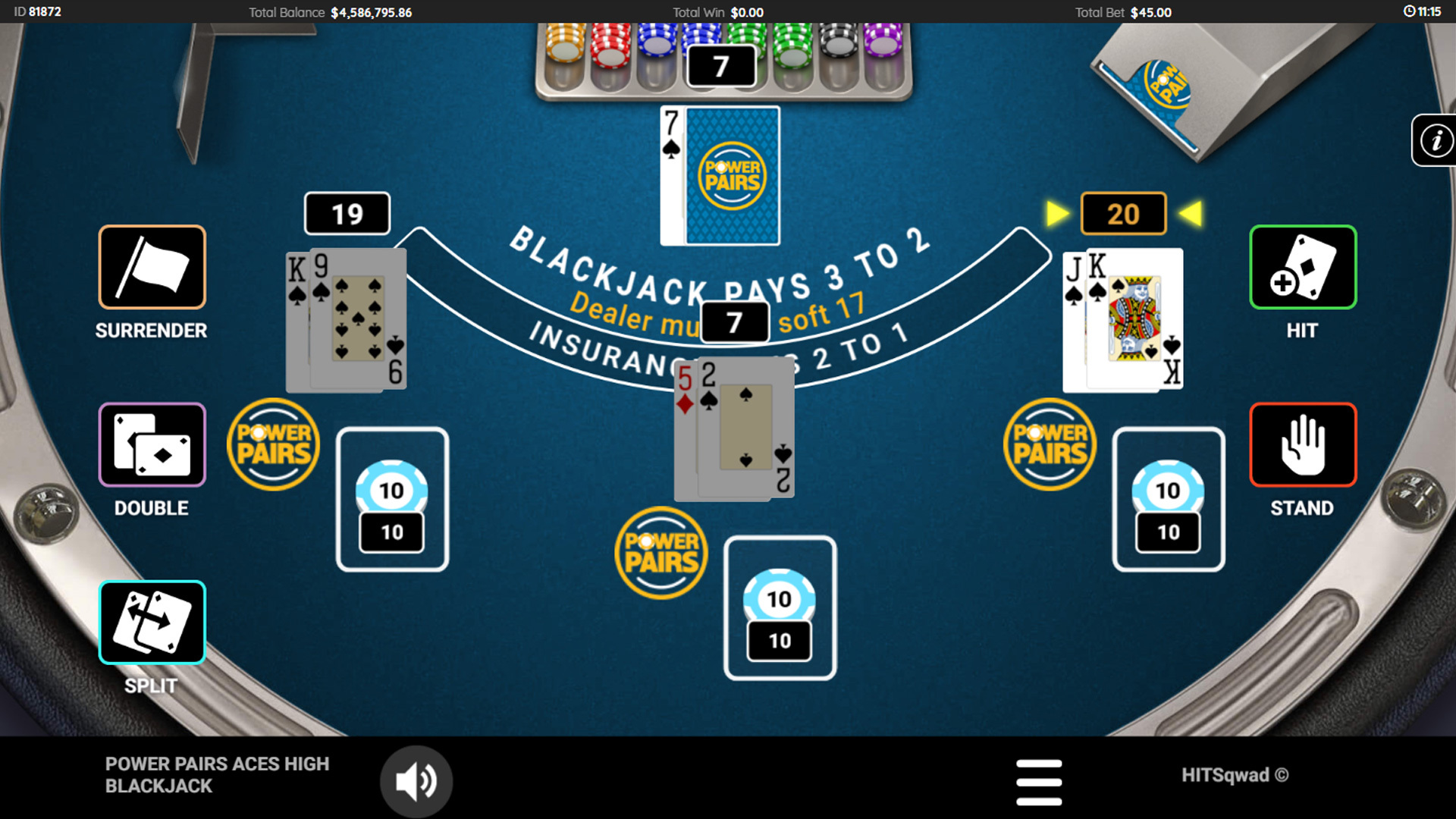Click the highlighted 20 score indicator
The width and height of the screenshot is (1456, 819).
[x=1123, y=213]
